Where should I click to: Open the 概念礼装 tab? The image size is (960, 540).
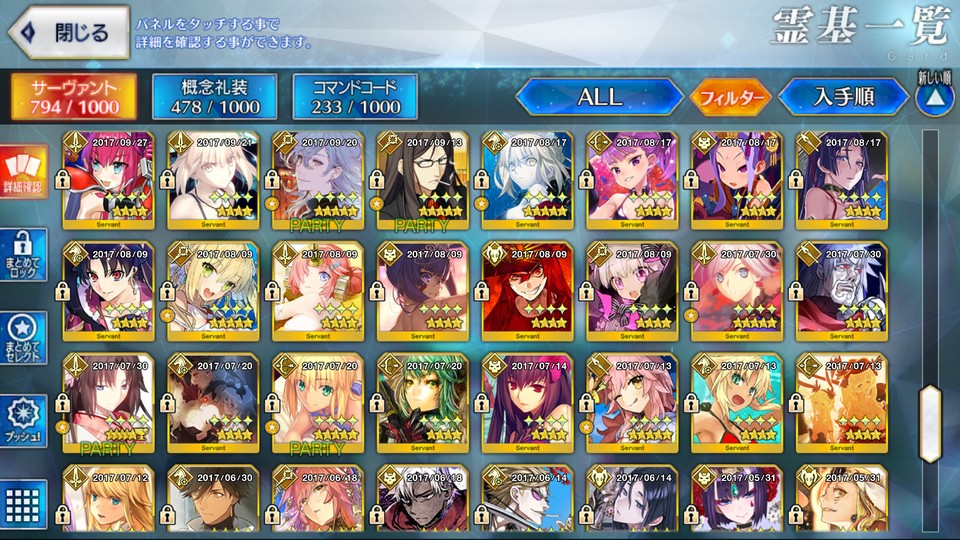pyautogui.click(x=214, y=96)
